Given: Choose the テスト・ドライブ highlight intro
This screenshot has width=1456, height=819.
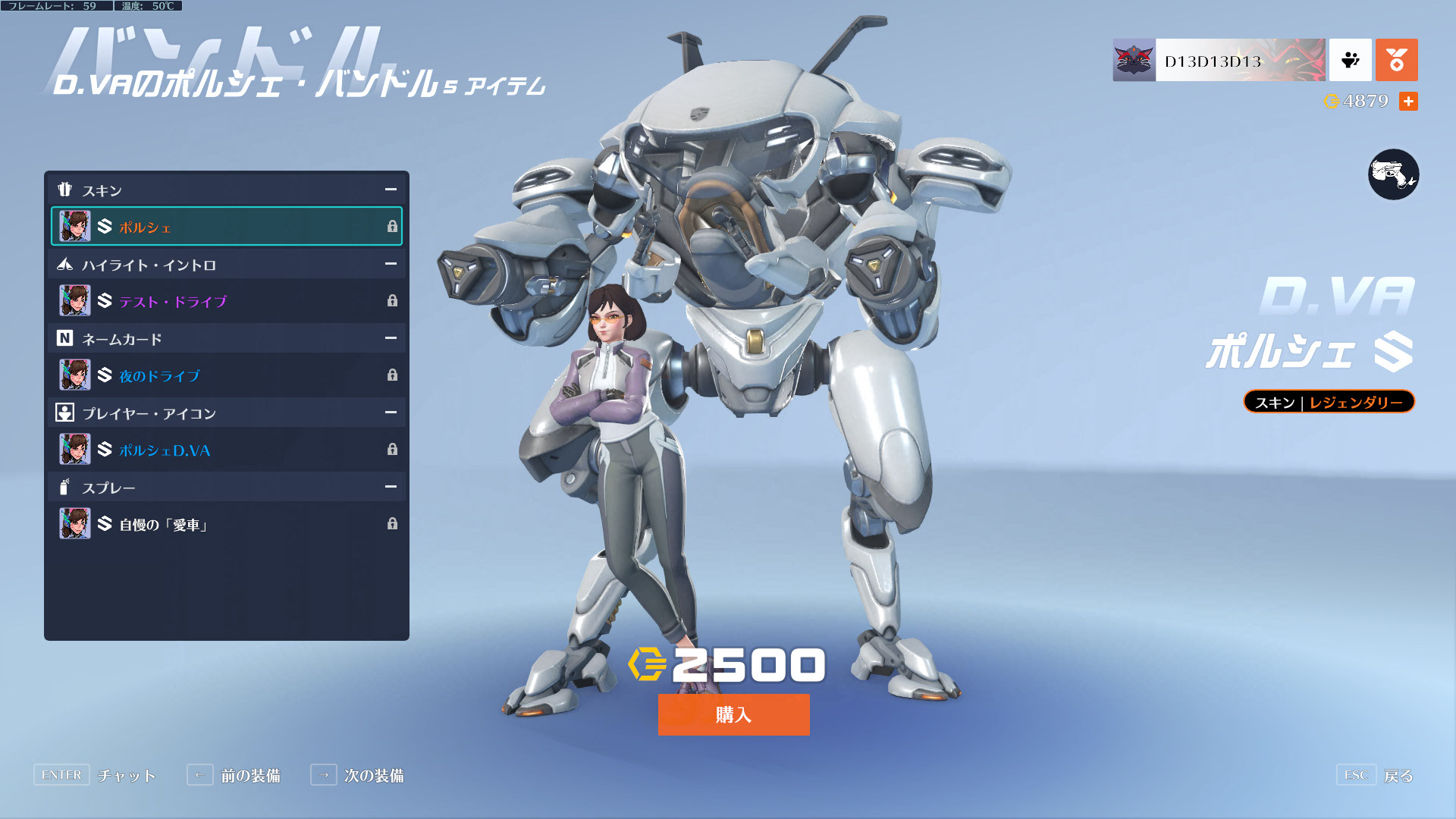Looking at the screenshot, I should point(226,301).
